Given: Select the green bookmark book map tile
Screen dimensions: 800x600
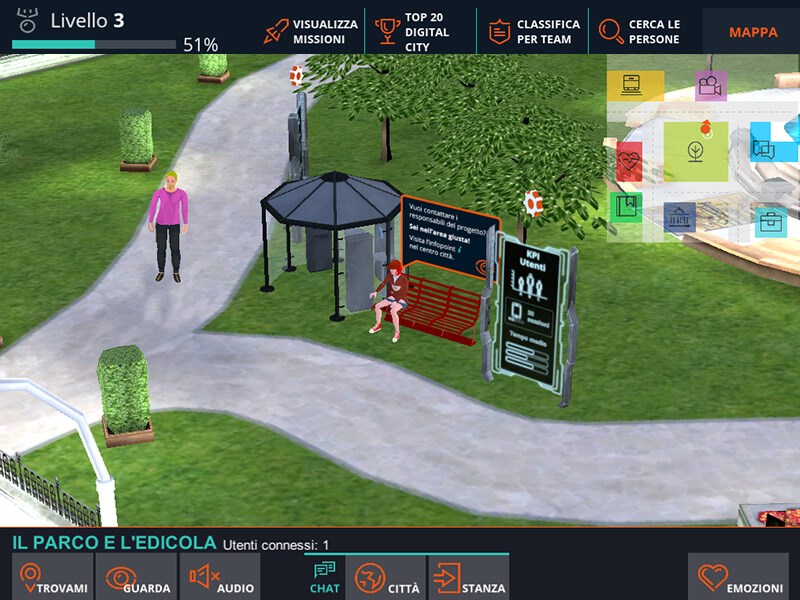Looking at the screenshot, I should point(626,207).
